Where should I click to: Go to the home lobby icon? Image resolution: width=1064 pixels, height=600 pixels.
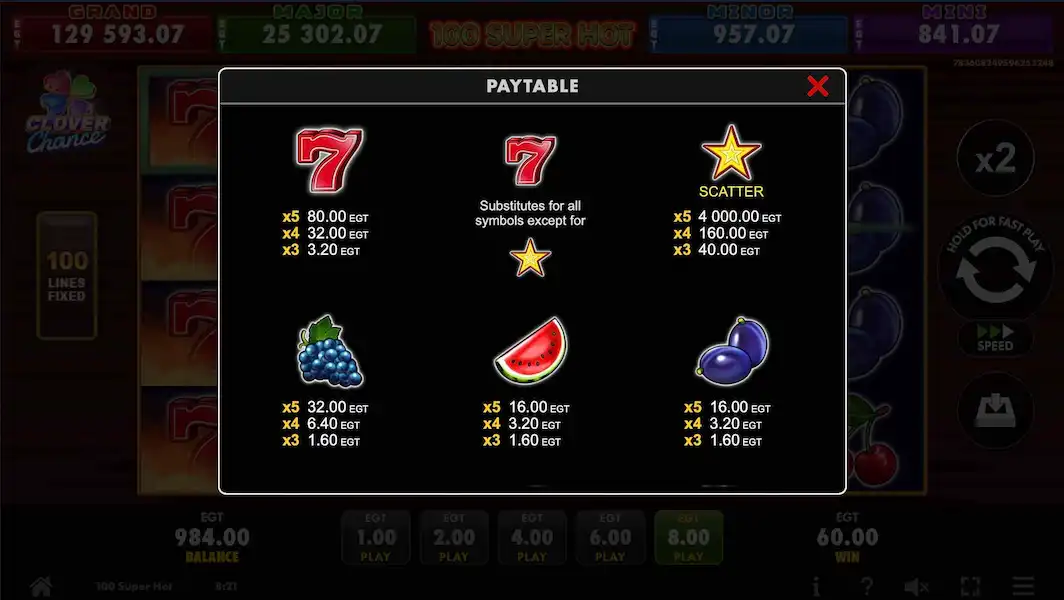tap(41, 586)
